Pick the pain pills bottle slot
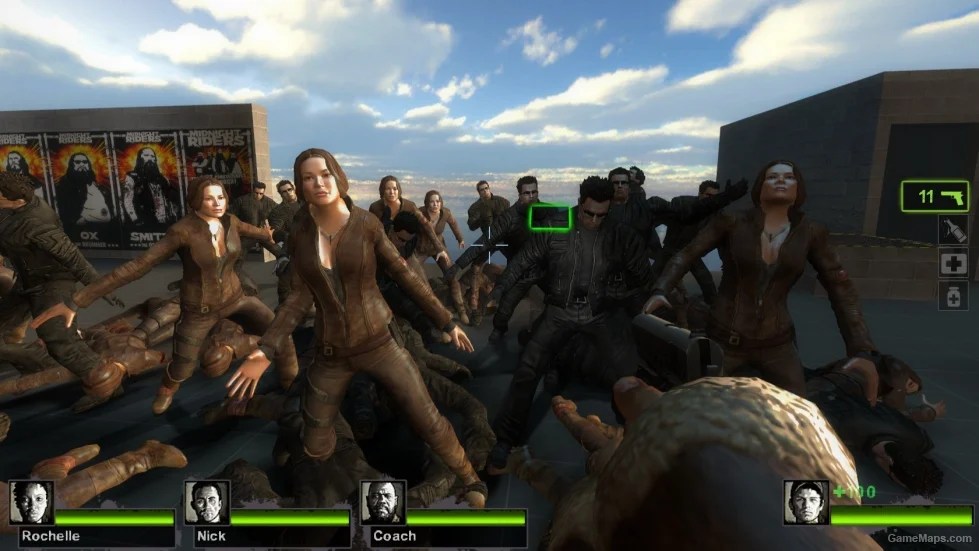Image resolution: width=979 pixels, height=551 pixels. [x=952, y=295]
